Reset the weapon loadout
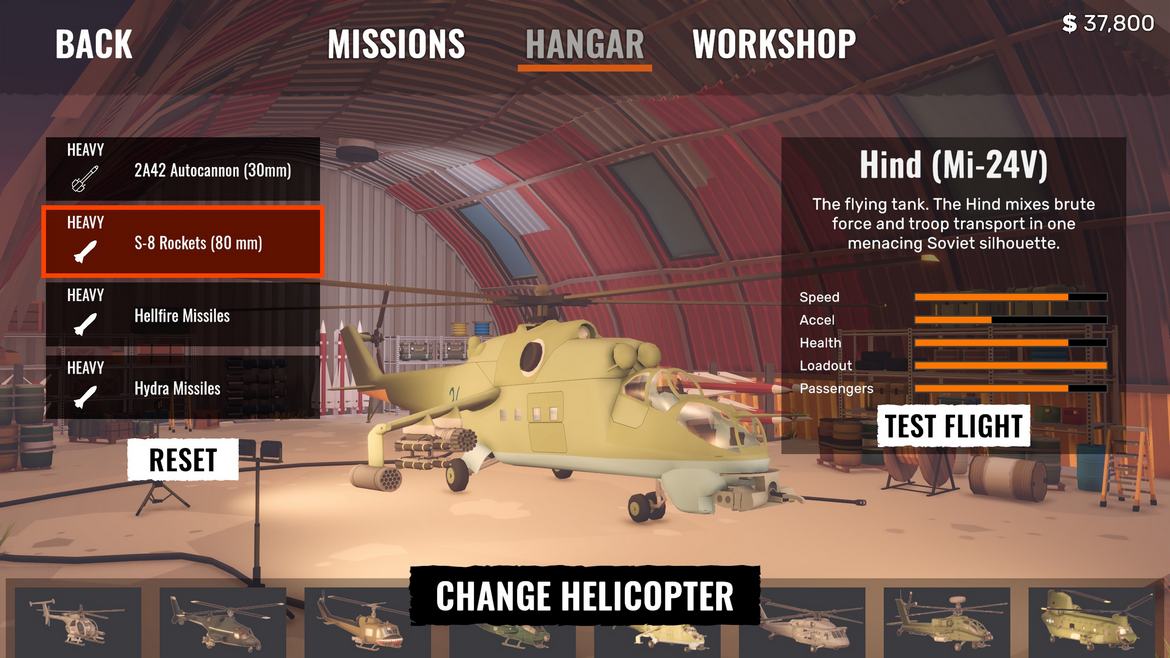Viewport: 1170px width, 658px height. coord(183,460)
